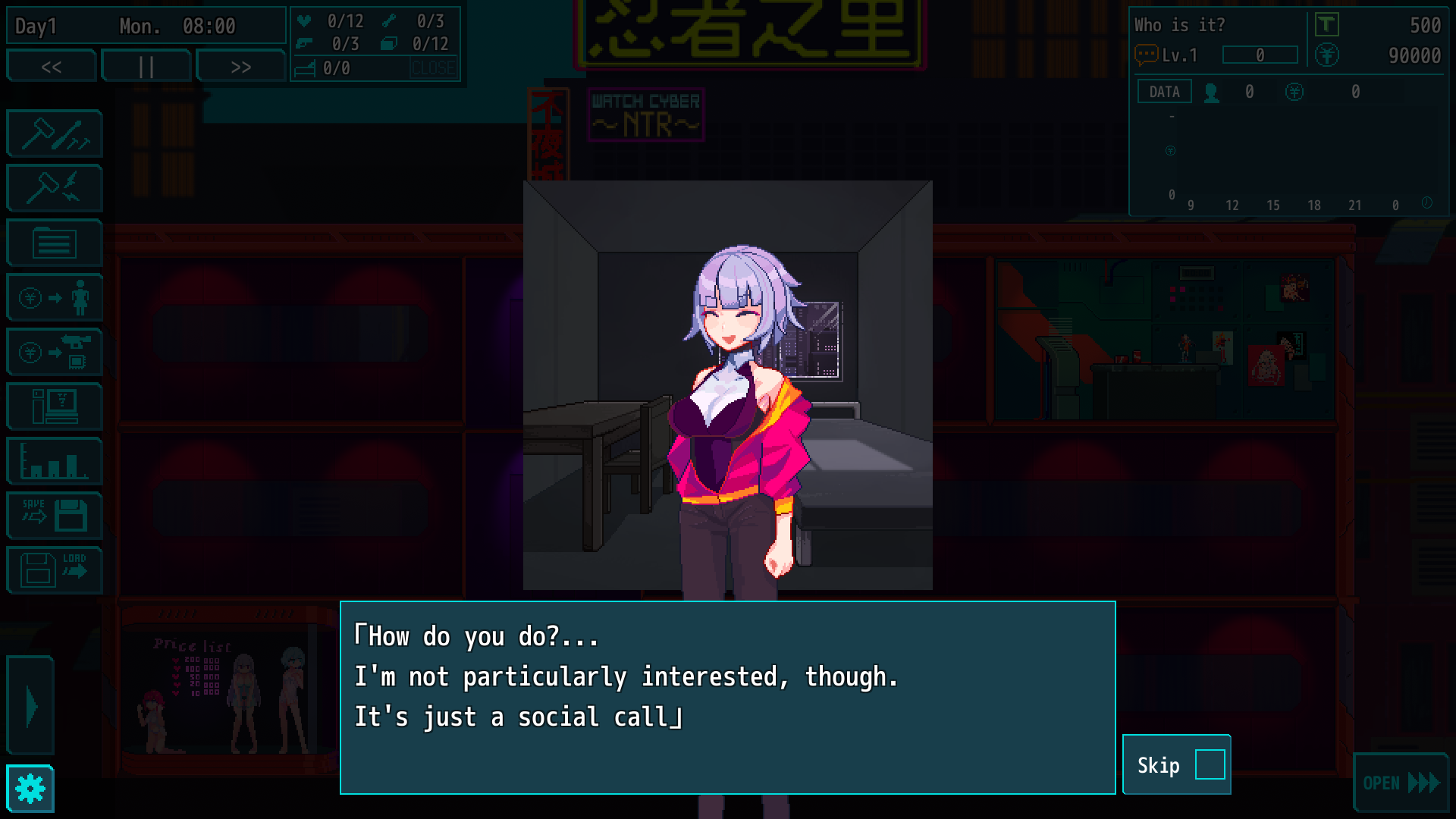Click the CLOSE label in status panel
Viewport: 1456px width, 819px height.
[x=433, y=68]
